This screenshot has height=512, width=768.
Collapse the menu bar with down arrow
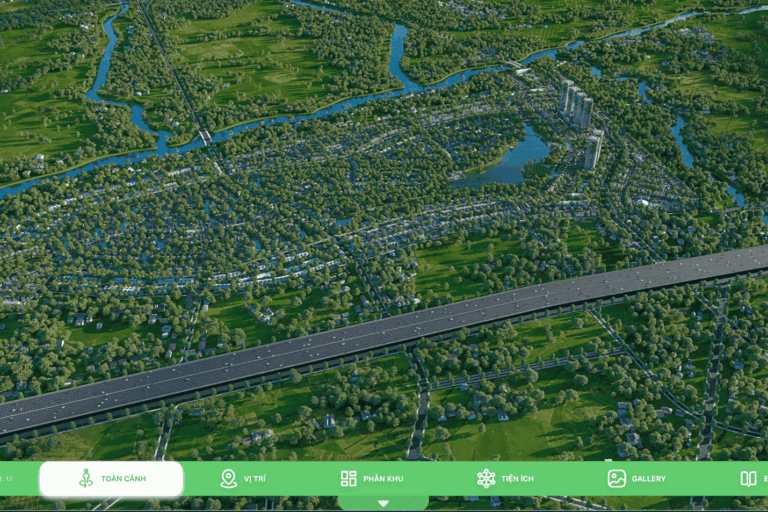(383, 503)
